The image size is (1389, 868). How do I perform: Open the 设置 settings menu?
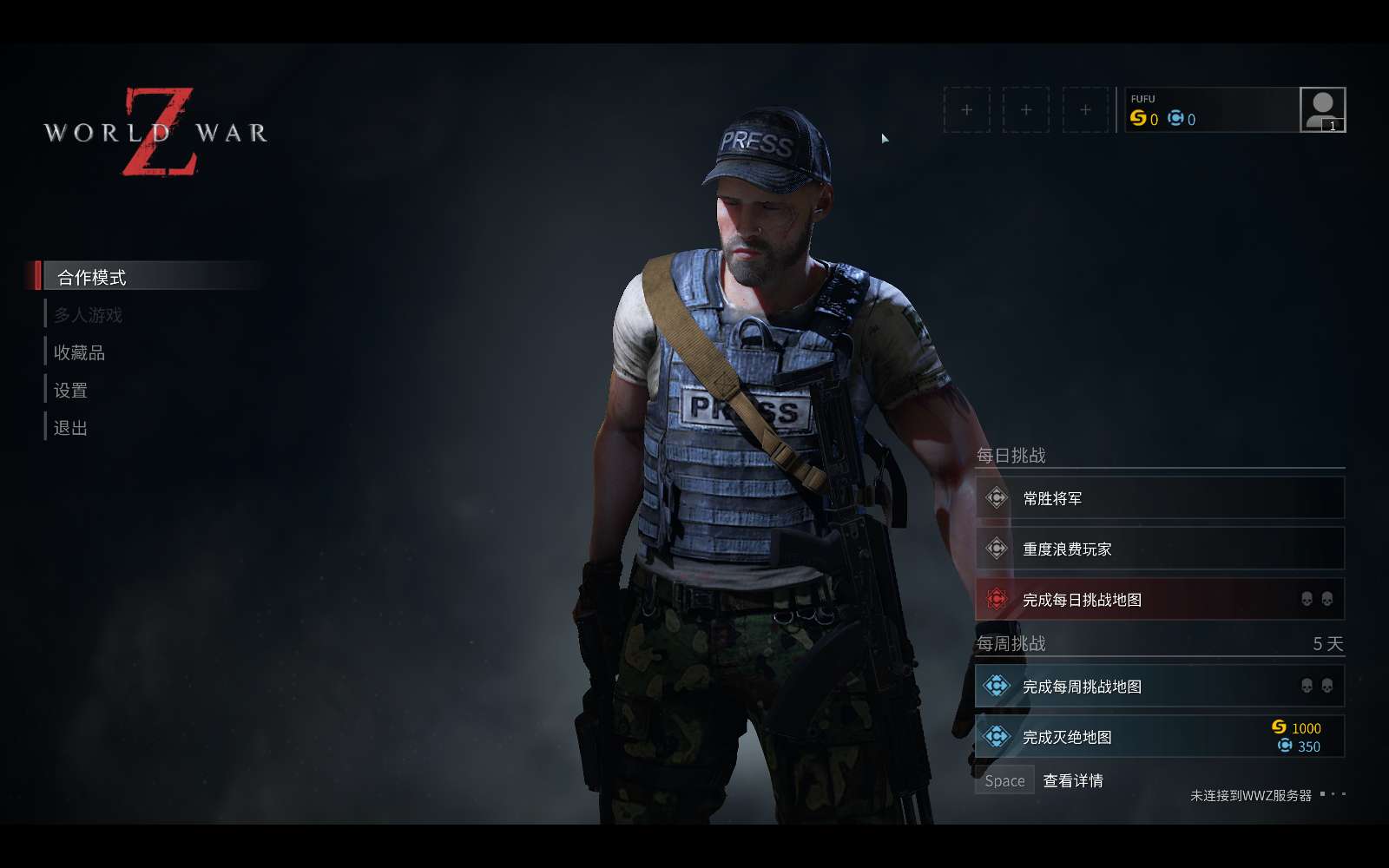pos(70,391)
